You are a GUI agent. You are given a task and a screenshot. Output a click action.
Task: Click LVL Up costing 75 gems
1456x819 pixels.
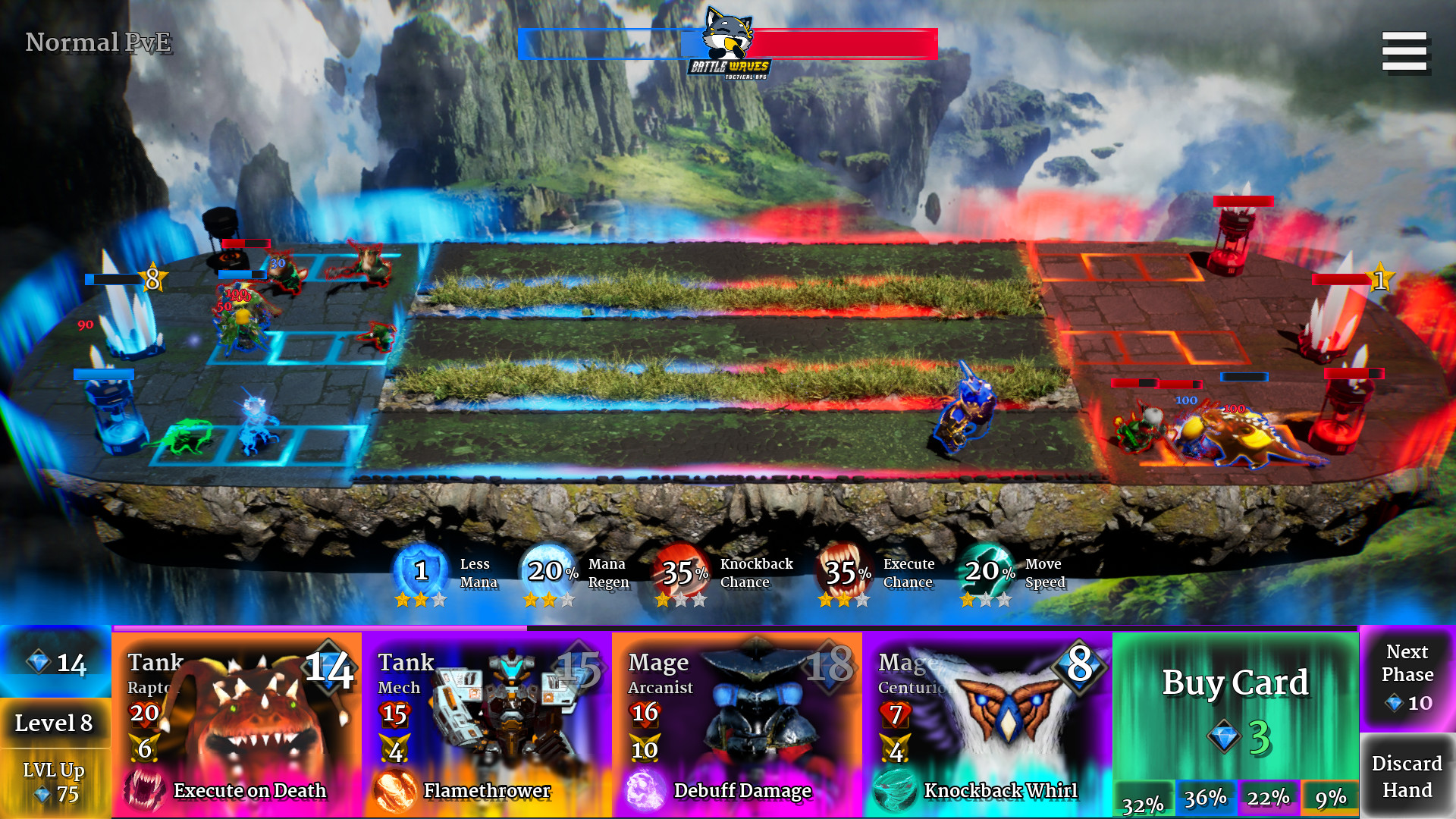coord(52,783)
